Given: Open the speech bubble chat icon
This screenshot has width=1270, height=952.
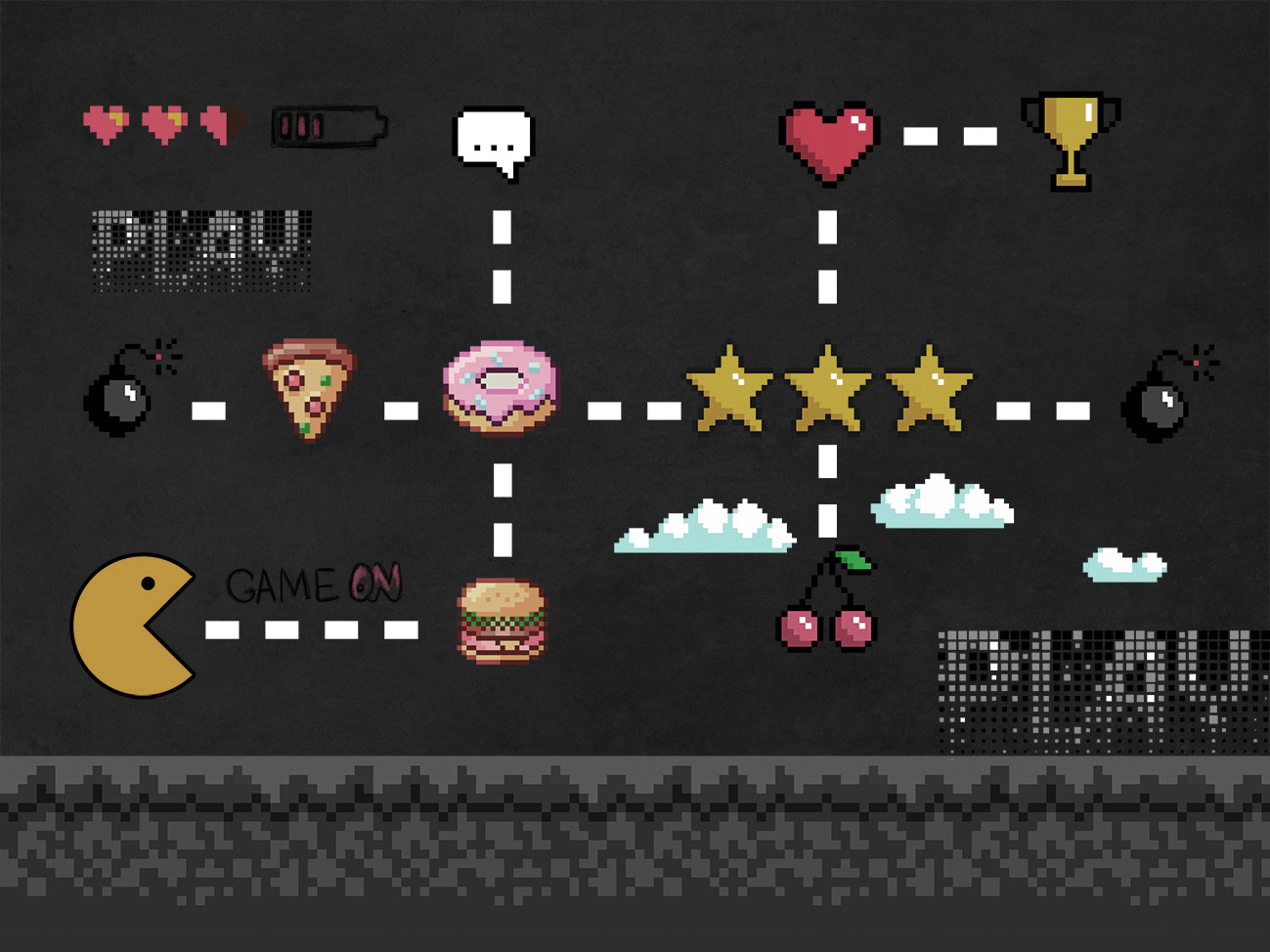Looking at the screenshot, I should pos(495,141).
